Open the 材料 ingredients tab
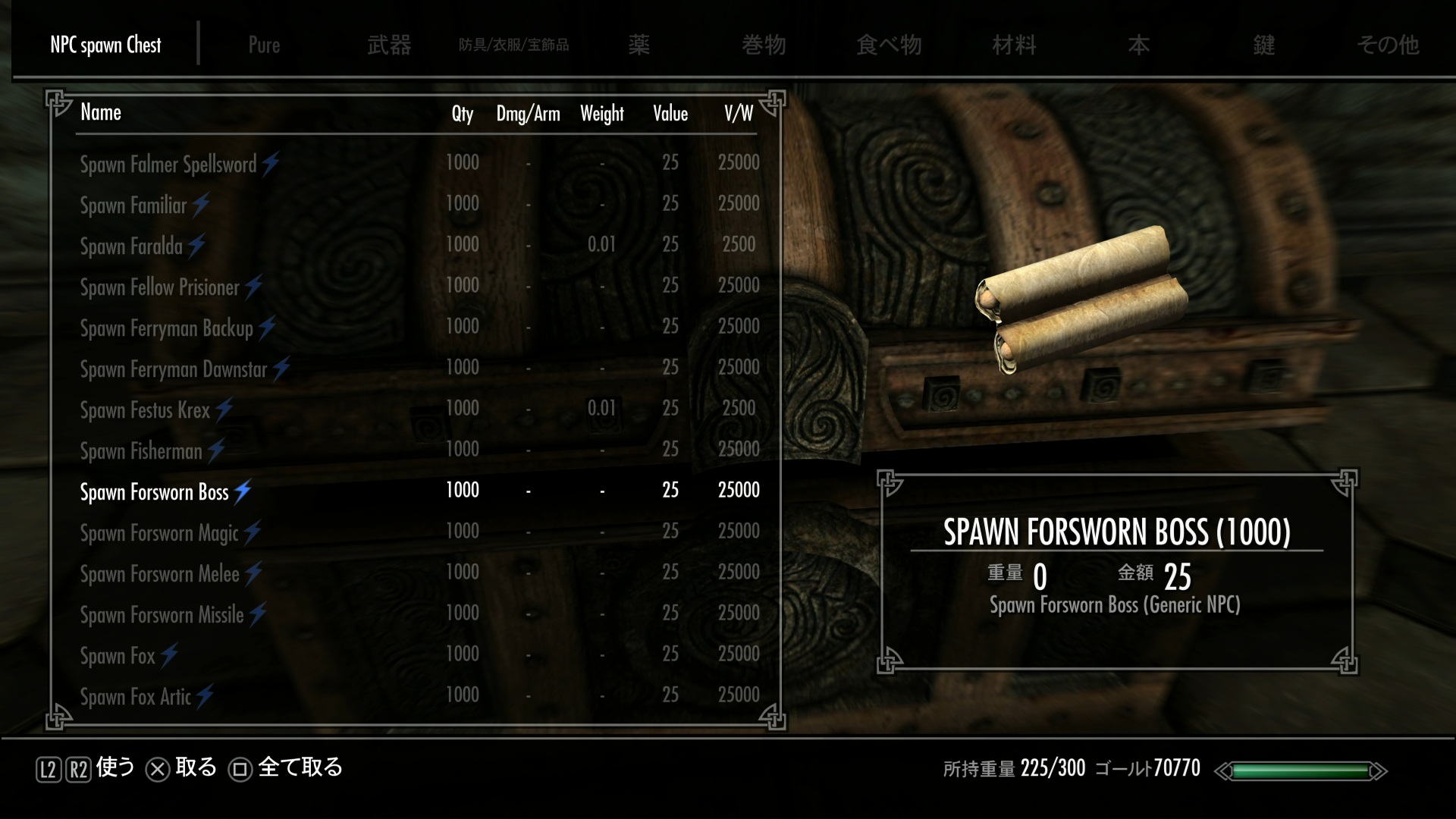The image size is (1456, 819). [x=1014, y=45]
